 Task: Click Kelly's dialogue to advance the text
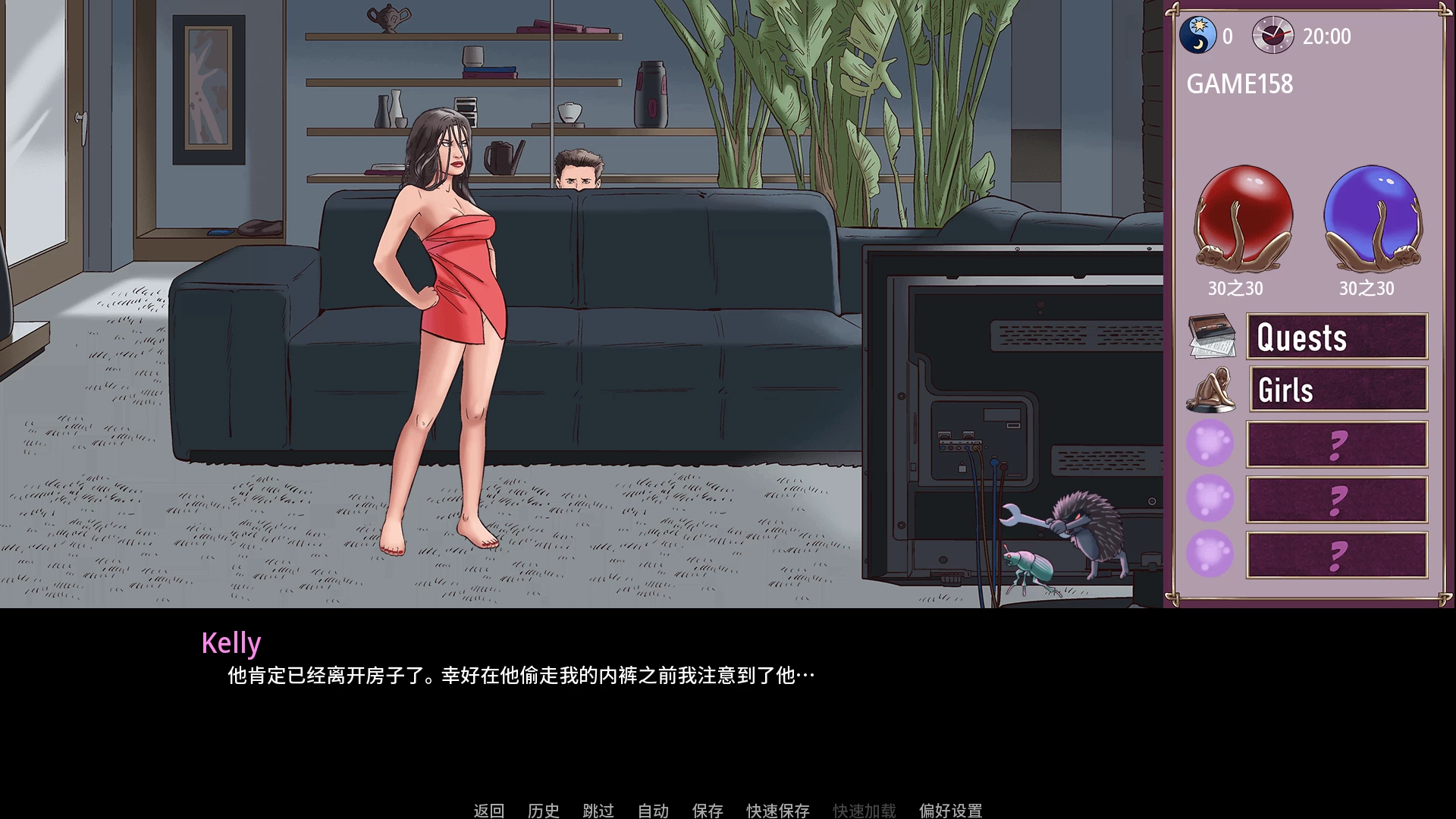(520, 673)
